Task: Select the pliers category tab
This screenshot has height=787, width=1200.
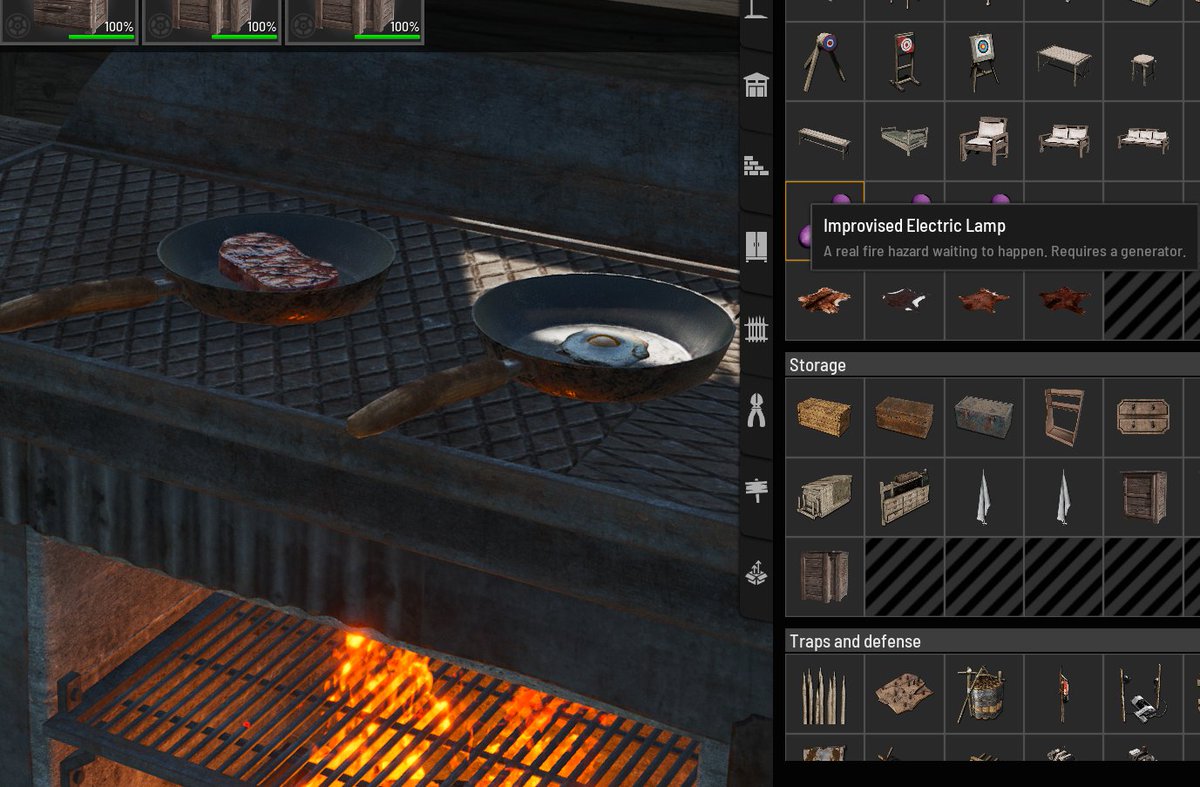Action: tap(757, 410)
